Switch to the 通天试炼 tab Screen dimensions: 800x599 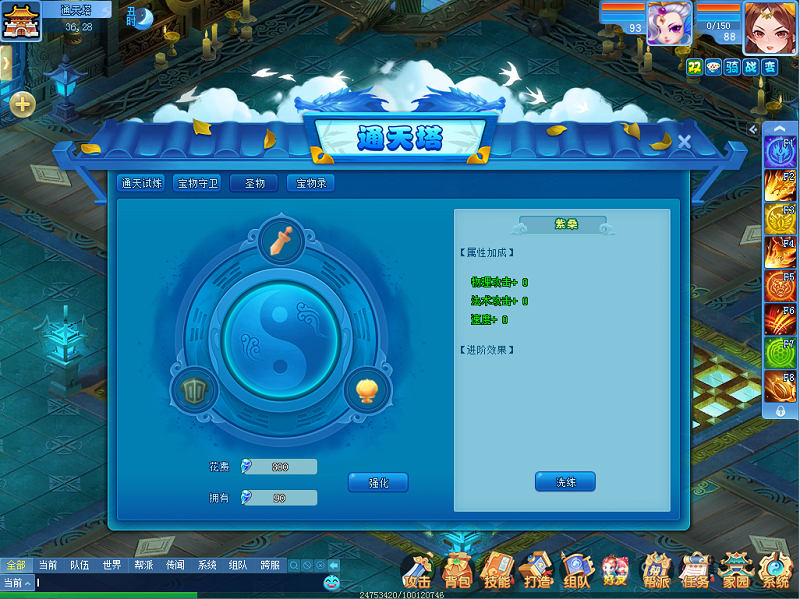click(x=142, y=183)
